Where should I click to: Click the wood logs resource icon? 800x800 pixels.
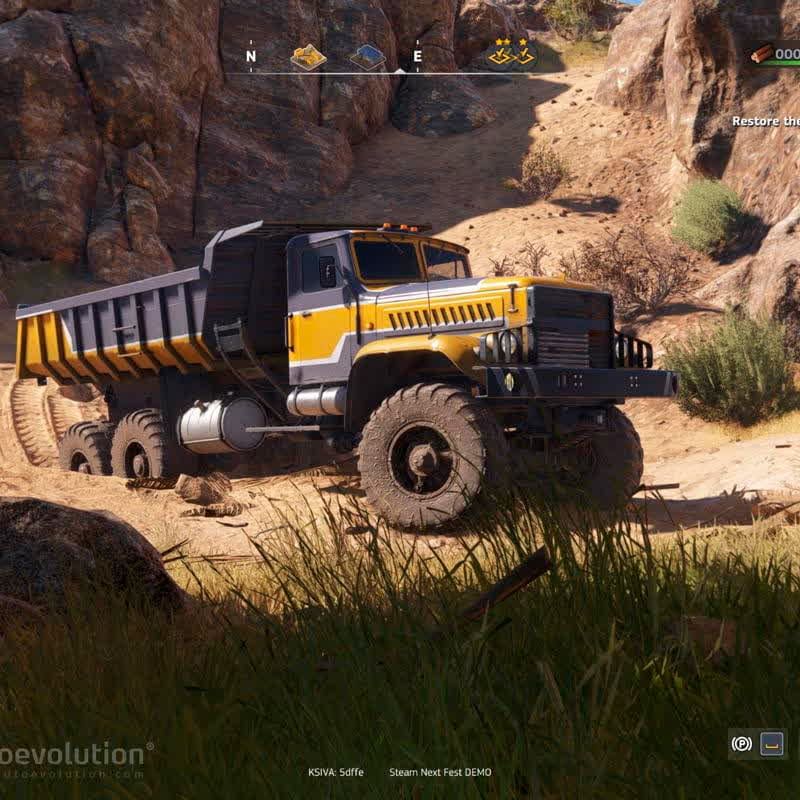(762, 54)
